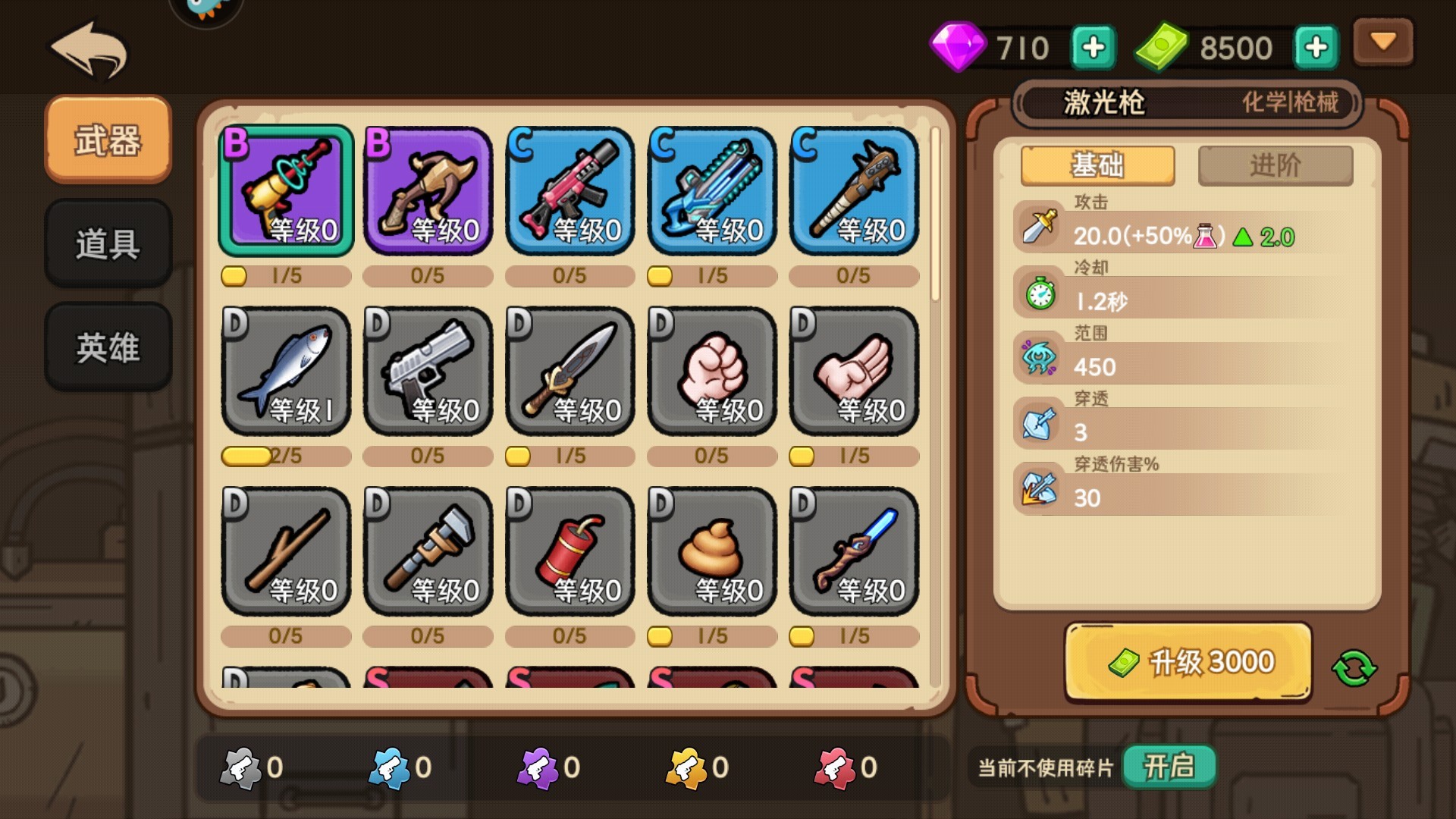Select the silver pistol weapon
Screen dimensions: 1456x819
[428, 371]
